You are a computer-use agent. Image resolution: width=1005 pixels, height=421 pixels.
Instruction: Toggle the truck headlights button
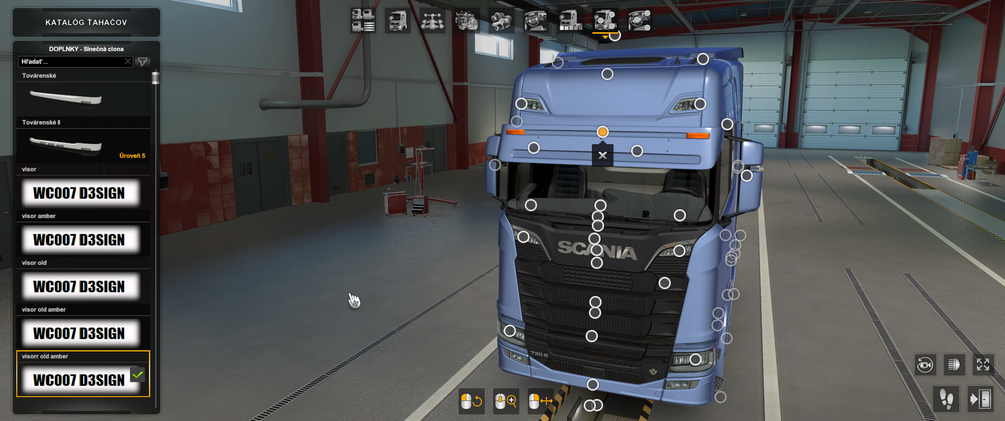pos(954,365)
